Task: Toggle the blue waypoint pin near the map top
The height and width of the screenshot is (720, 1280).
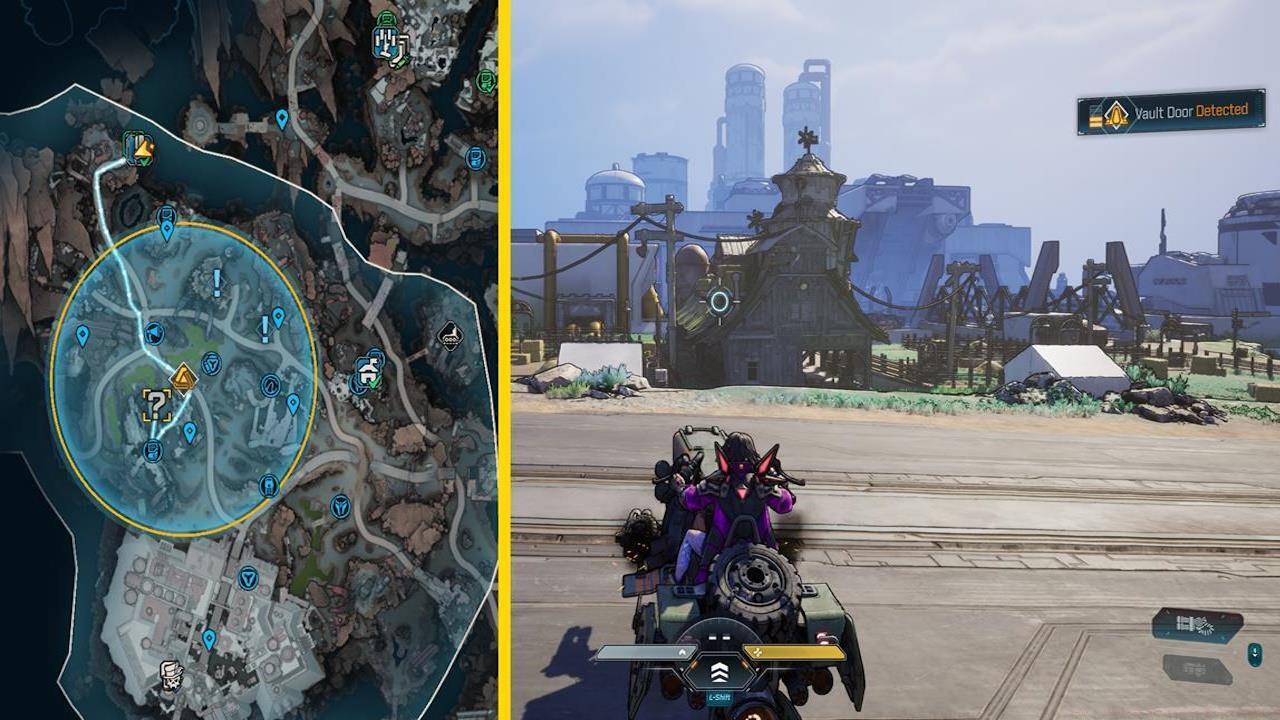Action: pyautogui.click(x=281, y=119)
